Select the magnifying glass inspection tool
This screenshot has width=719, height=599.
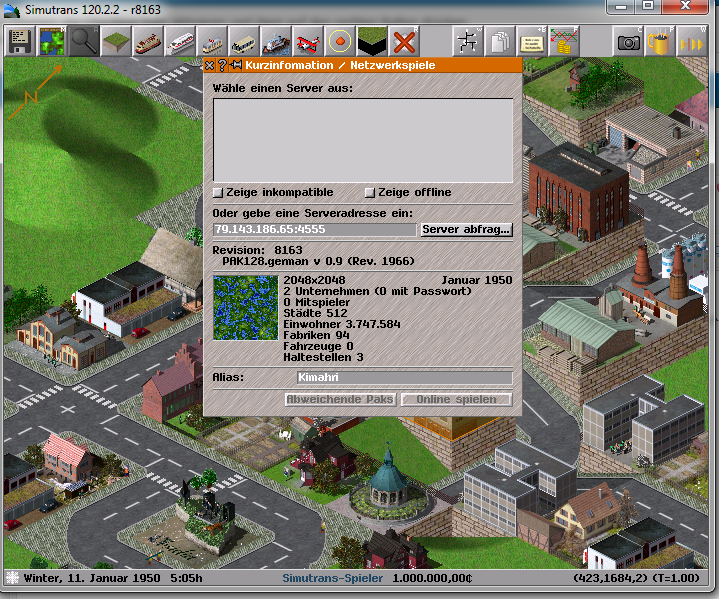83,42
